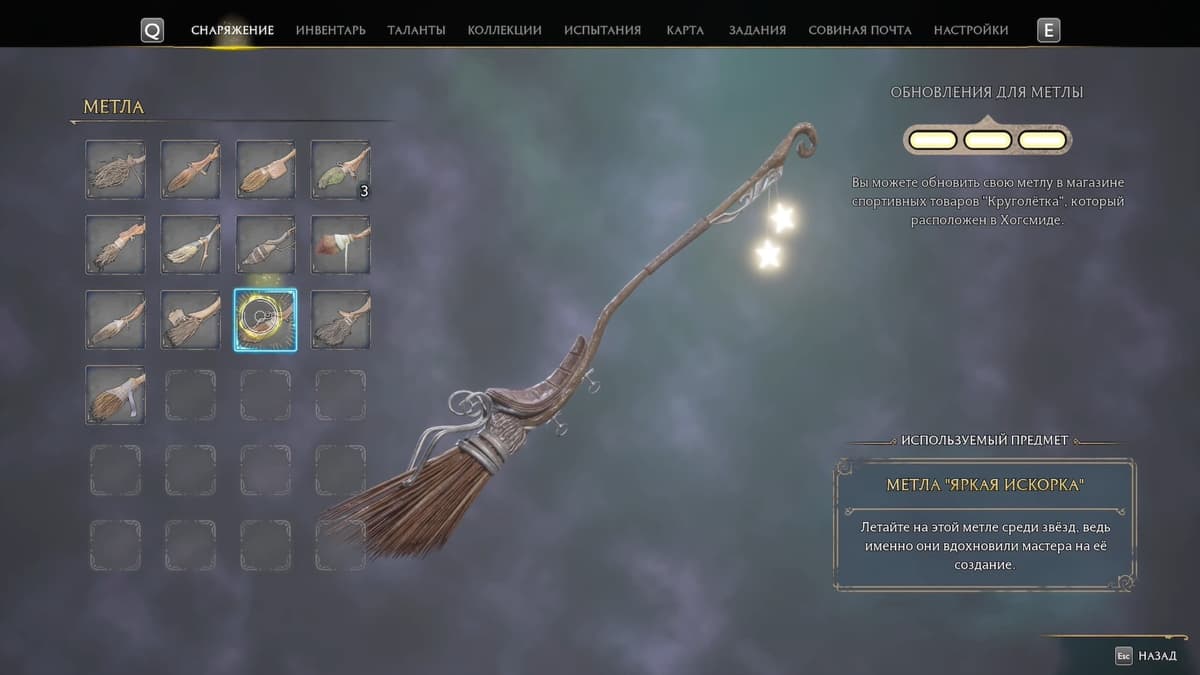
Task: Switch to the Таланты tab
Action: [416, 30]
